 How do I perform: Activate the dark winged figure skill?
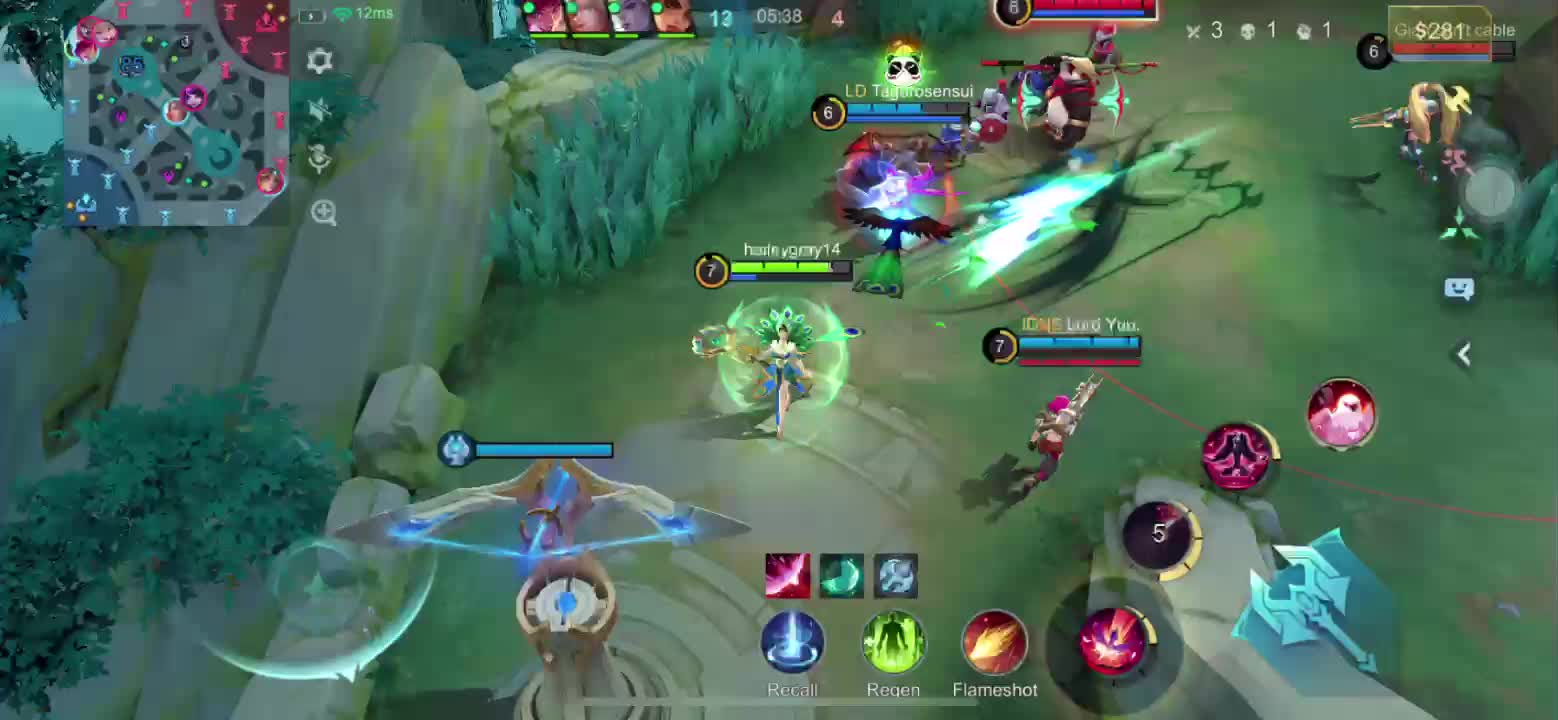(1237, 457)
